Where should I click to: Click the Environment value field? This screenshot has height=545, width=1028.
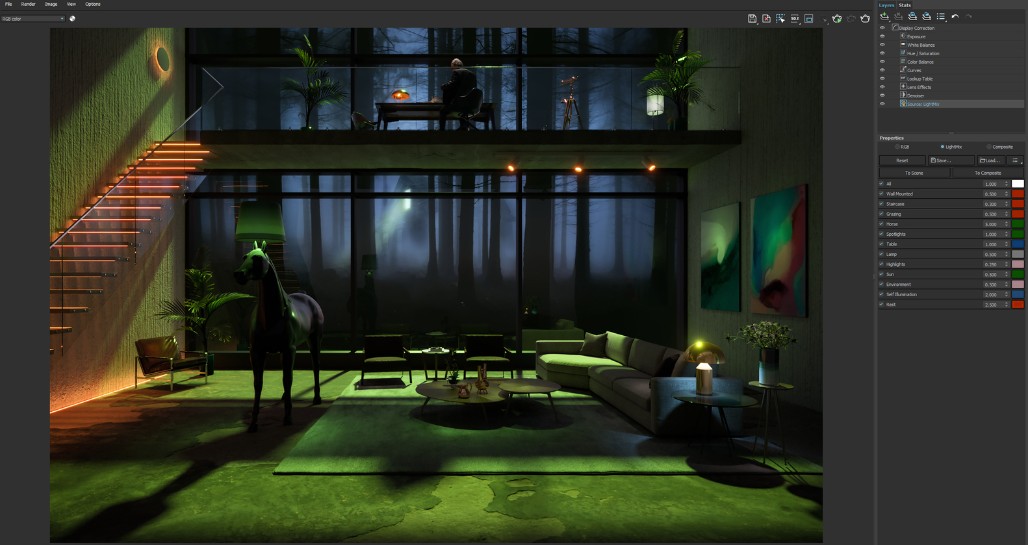coord(990,284)
